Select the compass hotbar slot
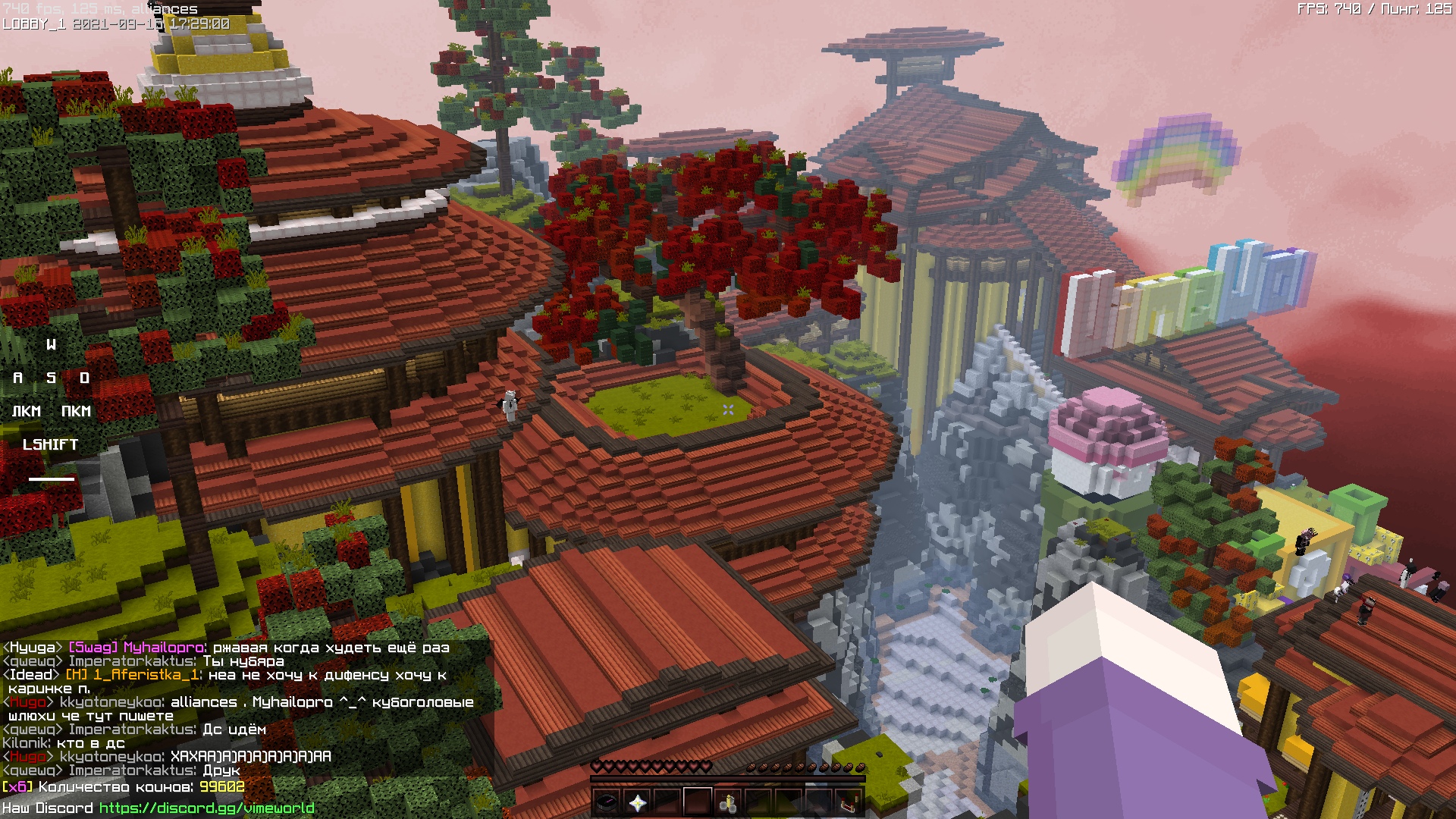This screenshot has height=819, width=1456. (607, 802)
